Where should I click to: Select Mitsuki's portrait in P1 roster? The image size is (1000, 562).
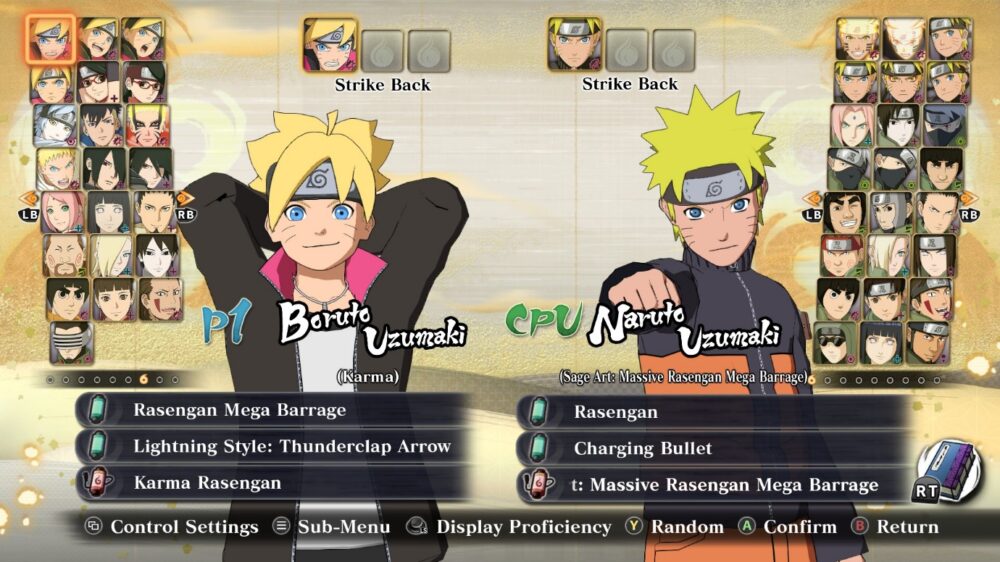pyautogui.click(x=55, y=126)
